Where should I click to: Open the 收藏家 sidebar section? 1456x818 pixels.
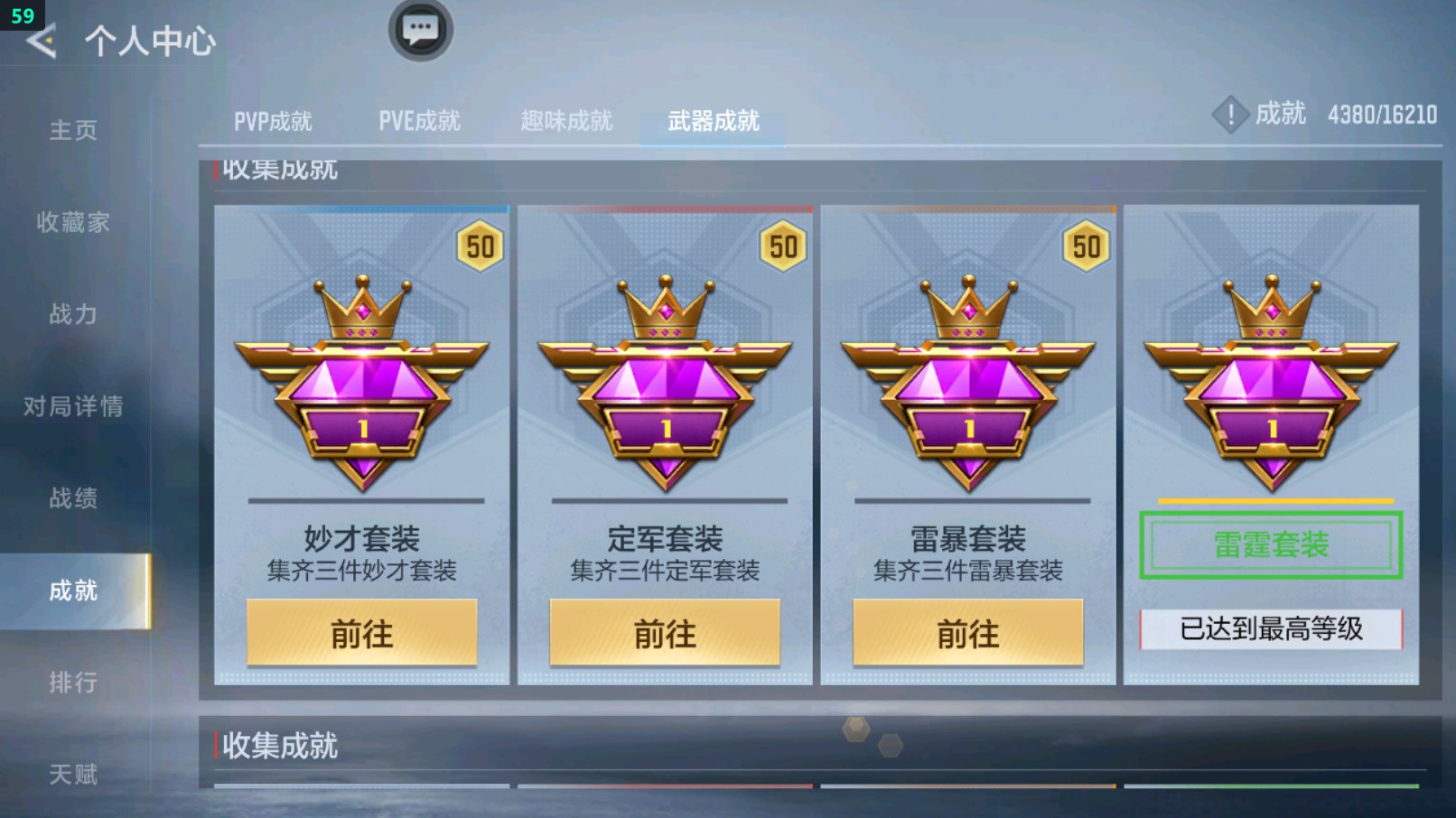pyautogui.click(x=72, y=223)
